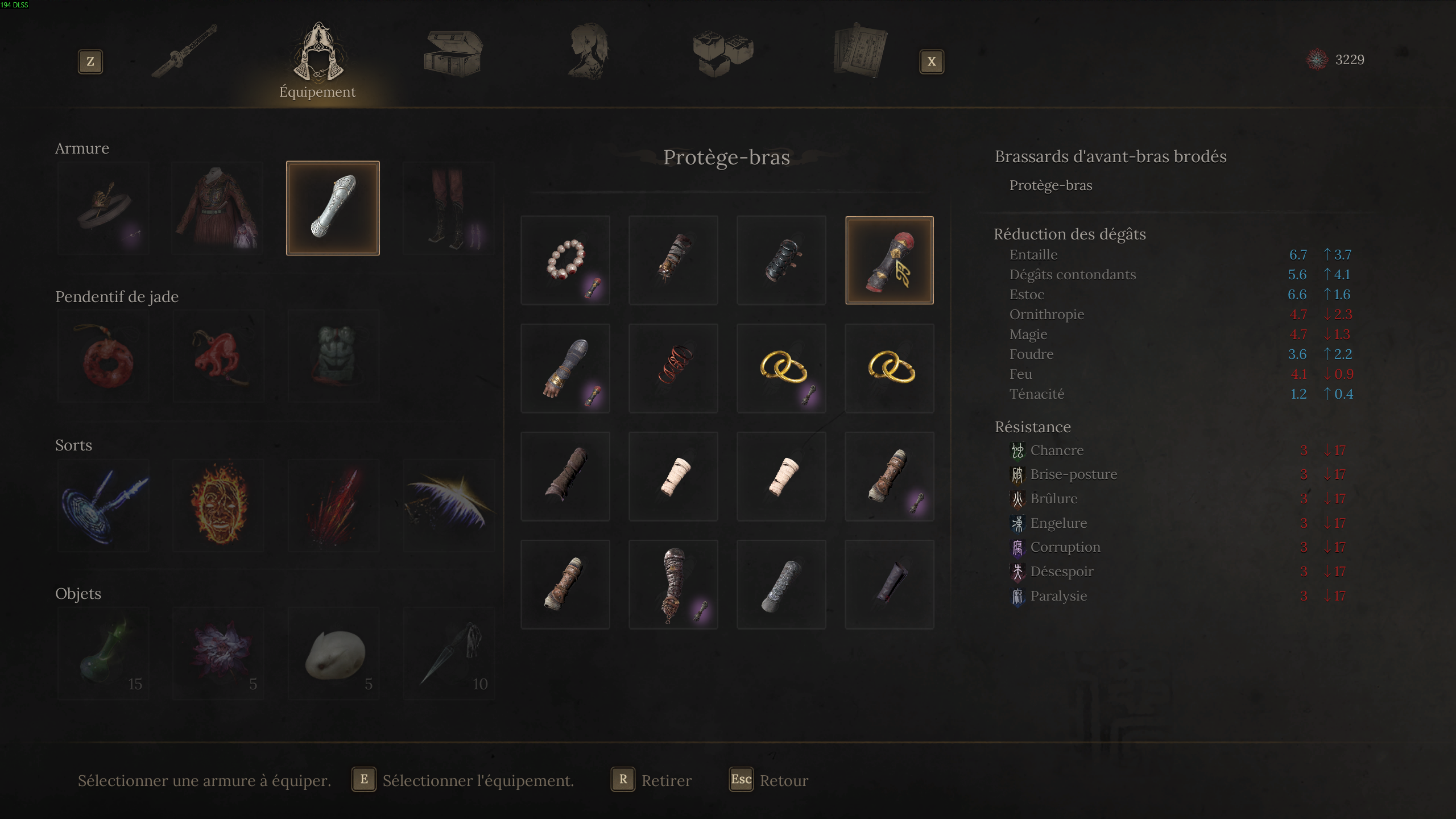
Task: Switch to the Équipement tab
Action: click(x=317, y=57)
